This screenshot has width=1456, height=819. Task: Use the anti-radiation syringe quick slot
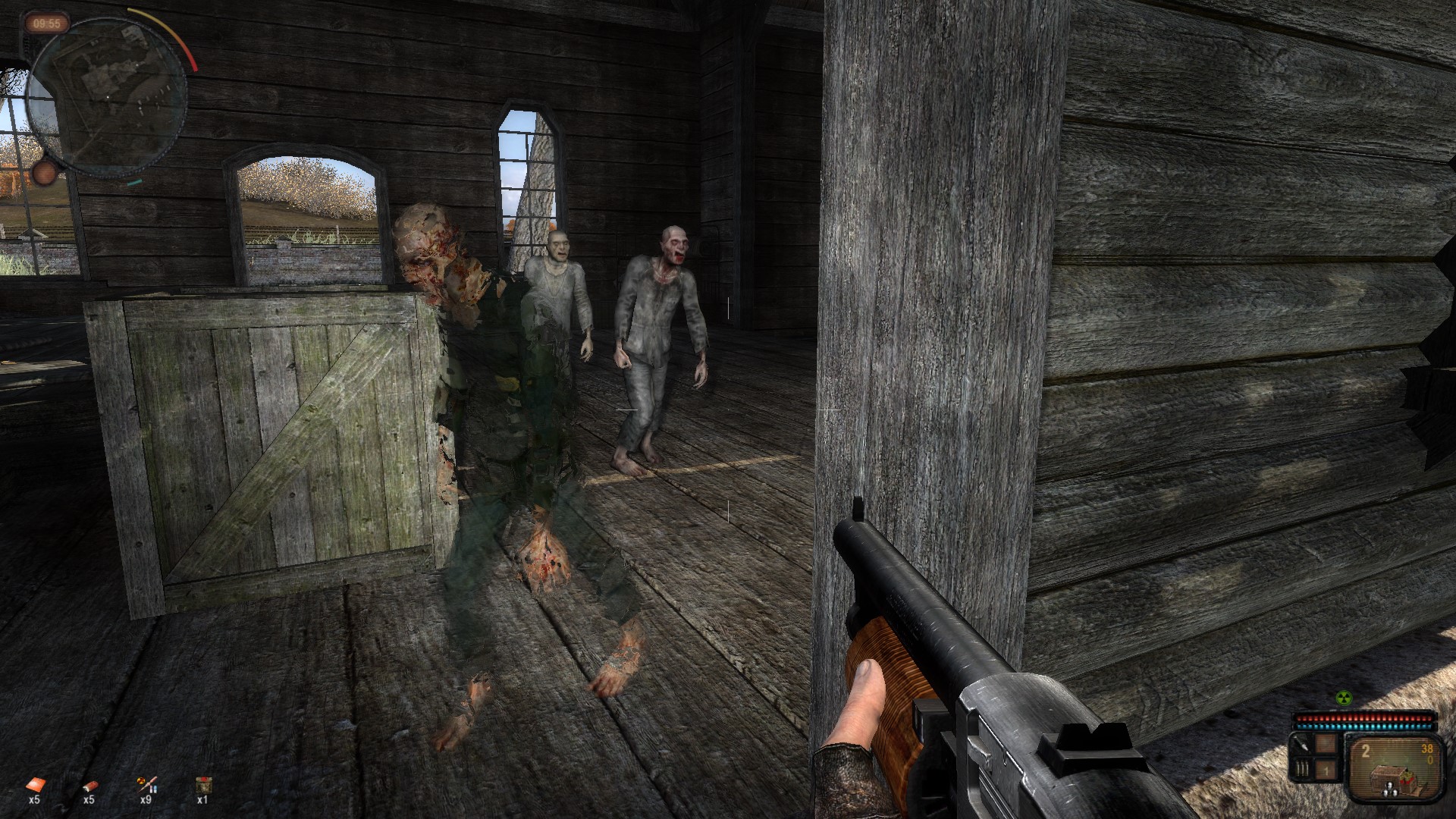tap(146, 785)
